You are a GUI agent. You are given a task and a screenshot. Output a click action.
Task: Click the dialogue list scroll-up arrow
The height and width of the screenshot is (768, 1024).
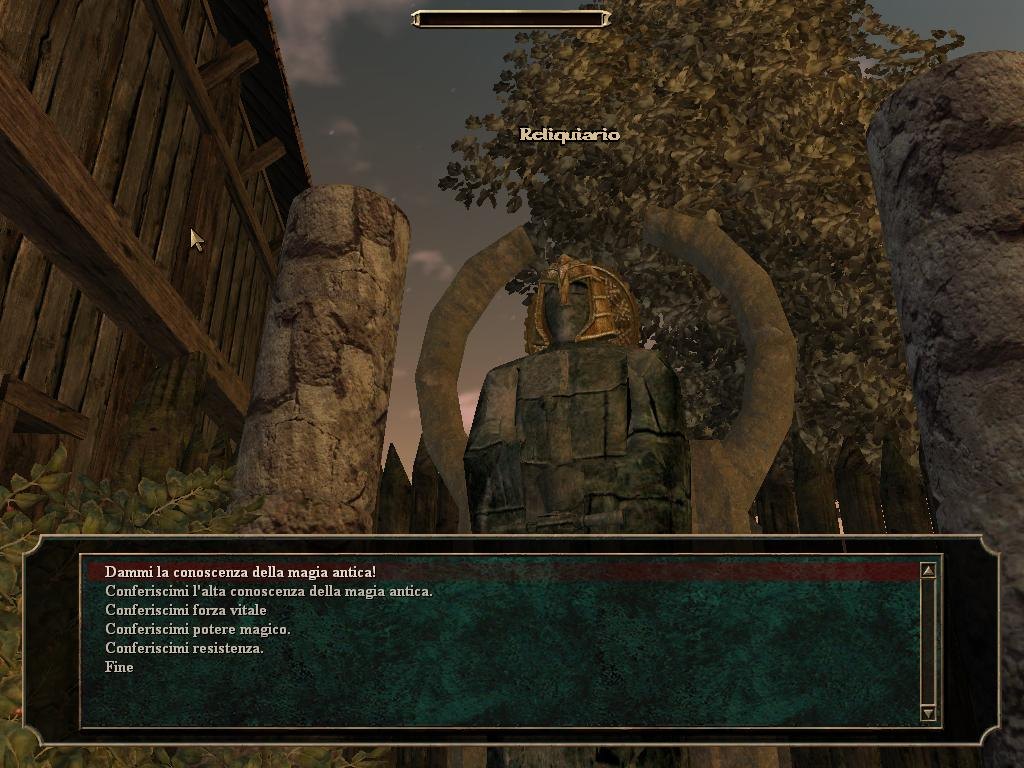(x=928, y=571)
